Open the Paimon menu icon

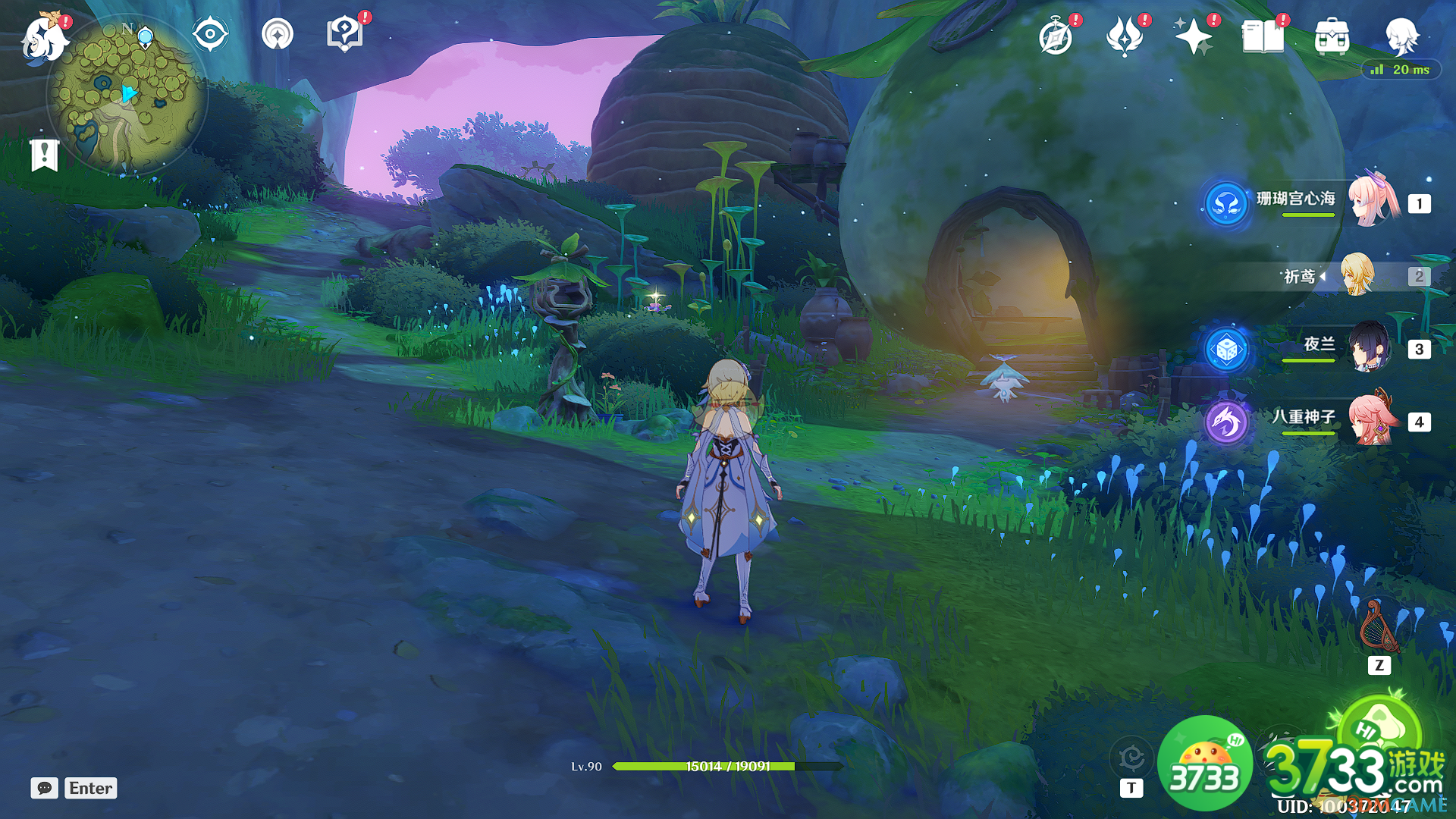(44, 38)
